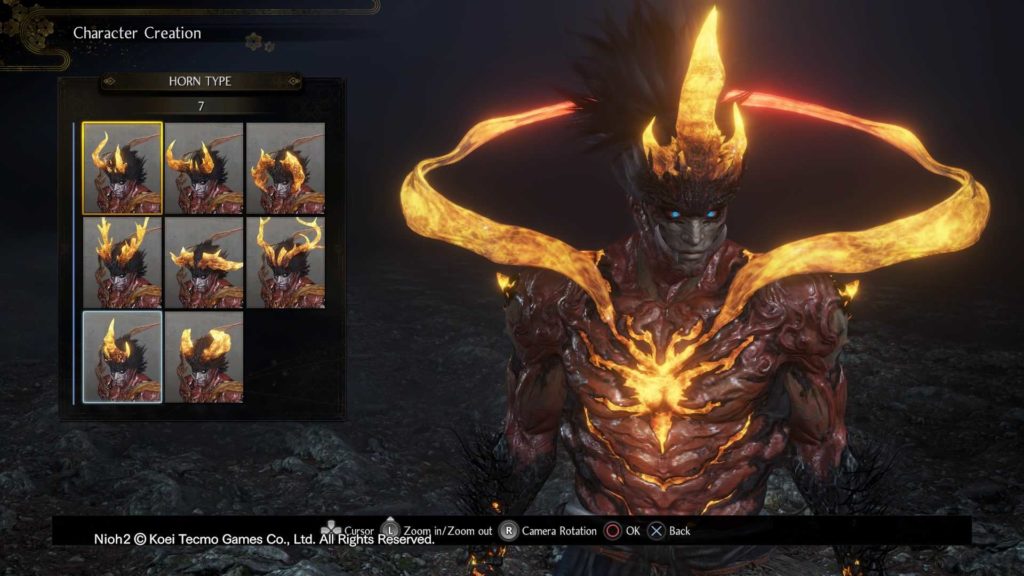Choose the wide sweeping antlers thumbnail

tap(285, 262)
